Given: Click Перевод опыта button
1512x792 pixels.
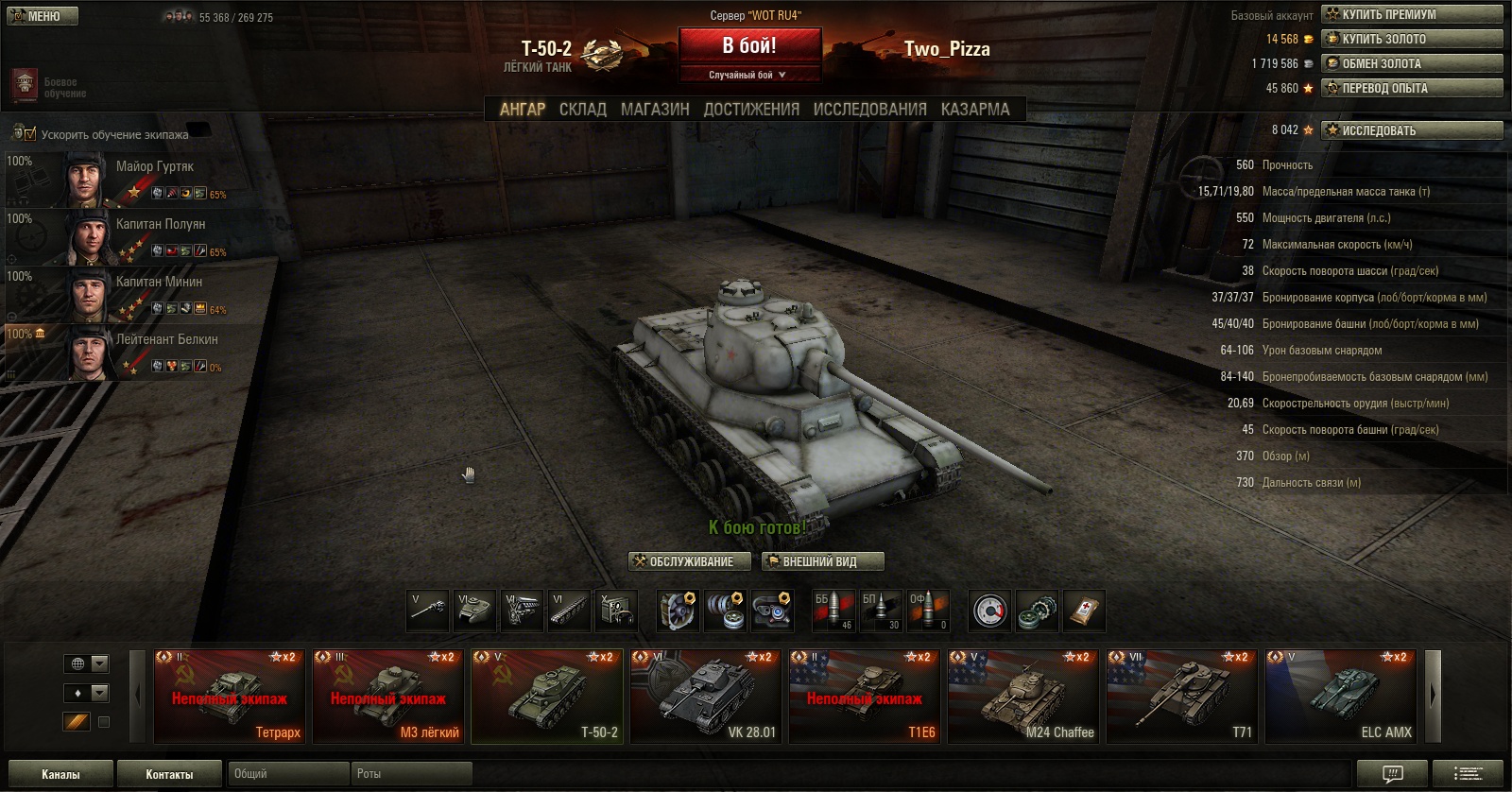Looking at the screenshot, I should 1412,88.
